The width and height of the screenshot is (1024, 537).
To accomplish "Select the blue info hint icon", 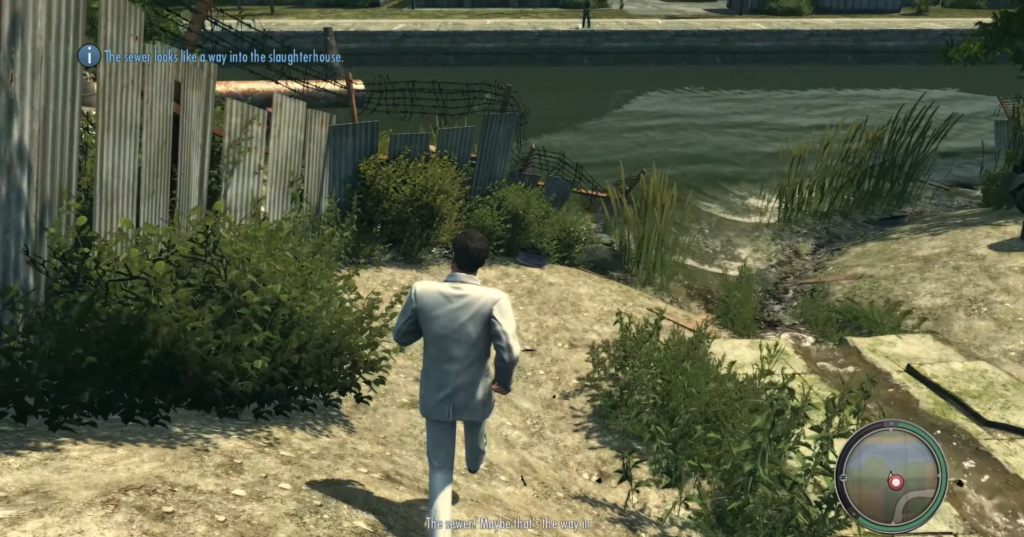I will click(x=89, y=56).
